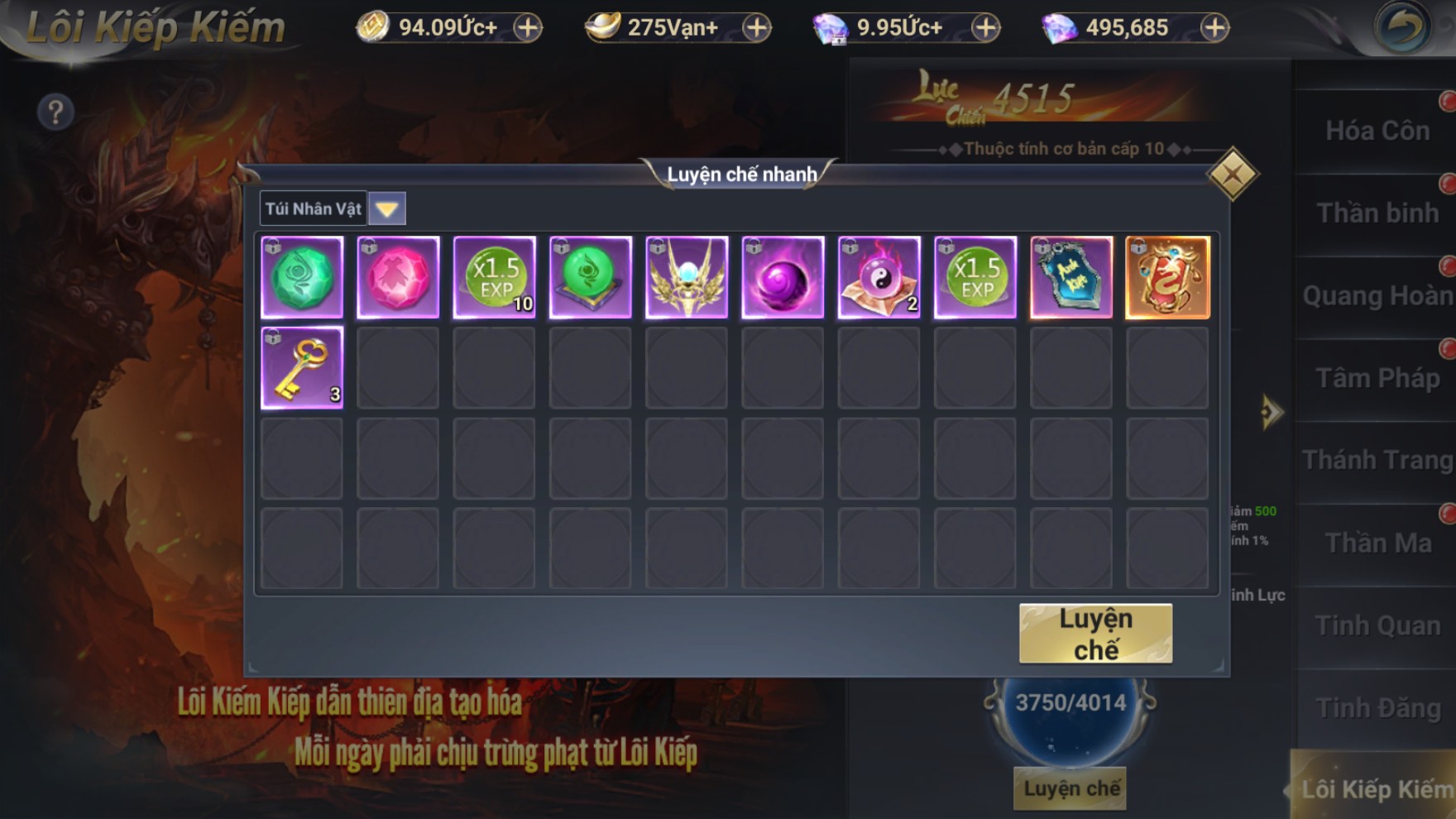Go back using the return arrow button

tap(1401, 27)
